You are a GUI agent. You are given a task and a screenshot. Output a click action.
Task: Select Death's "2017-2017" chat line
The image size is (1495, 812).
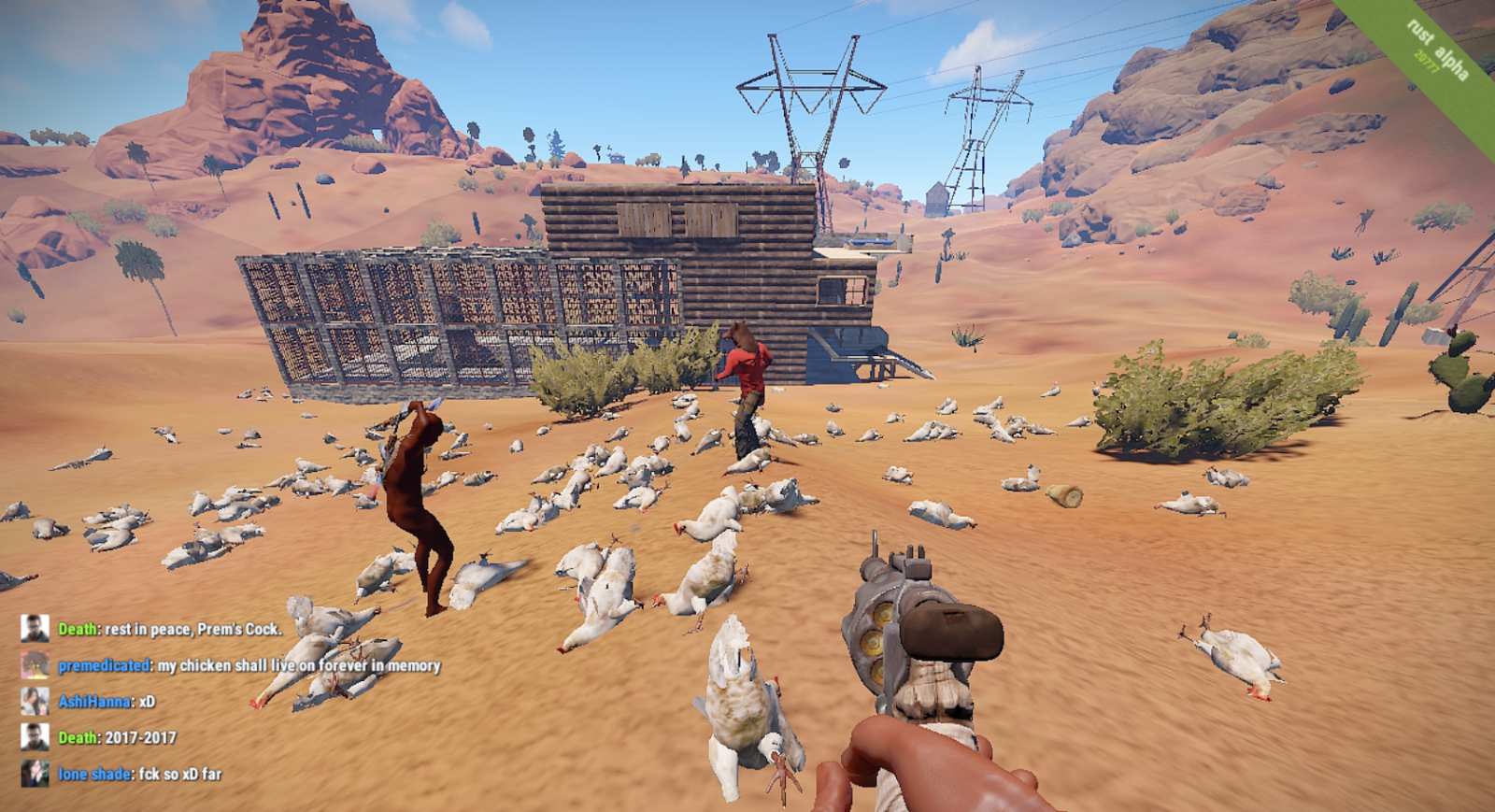tap(140, 737)
